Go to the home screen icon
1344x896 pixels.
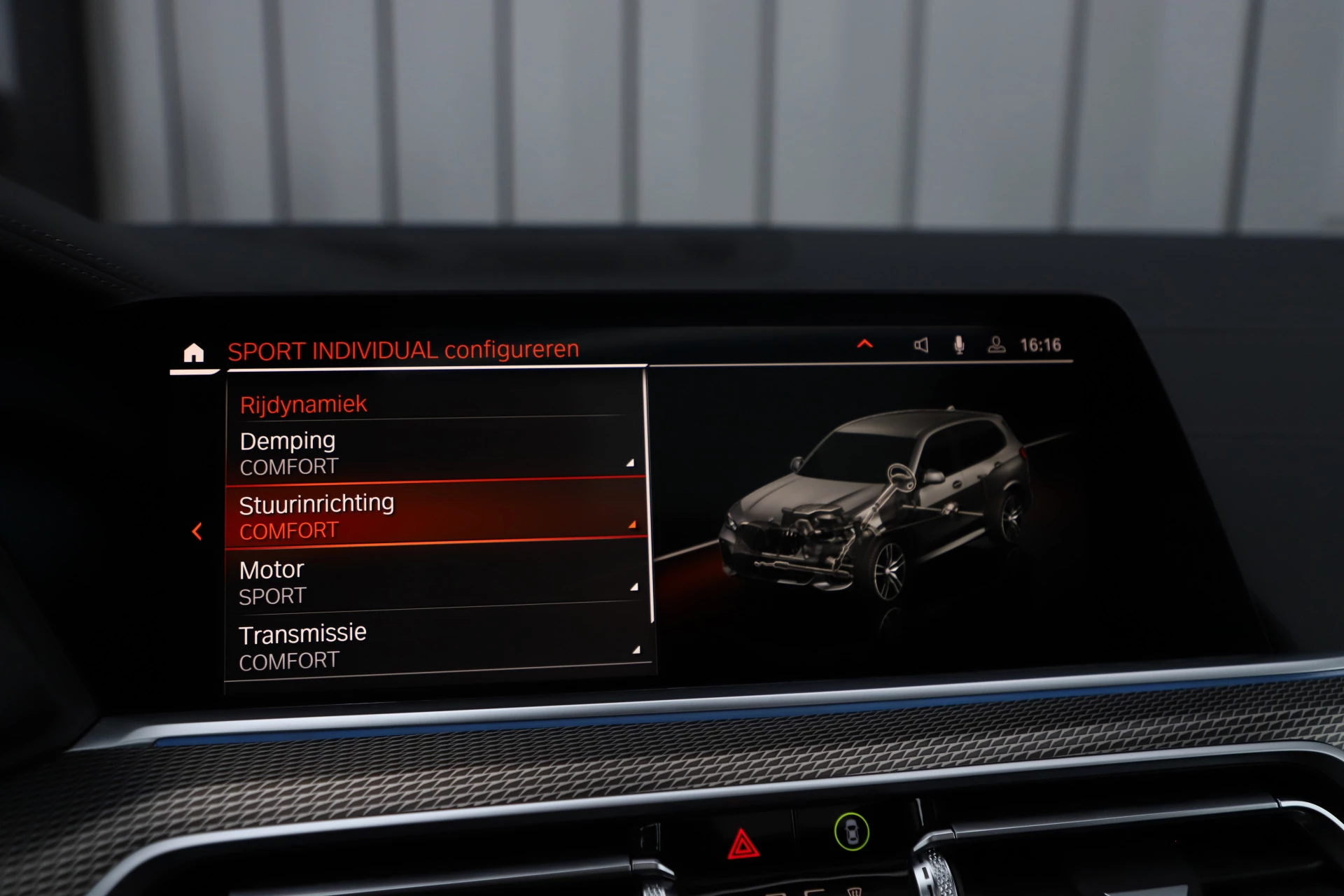tap(193, 353)
